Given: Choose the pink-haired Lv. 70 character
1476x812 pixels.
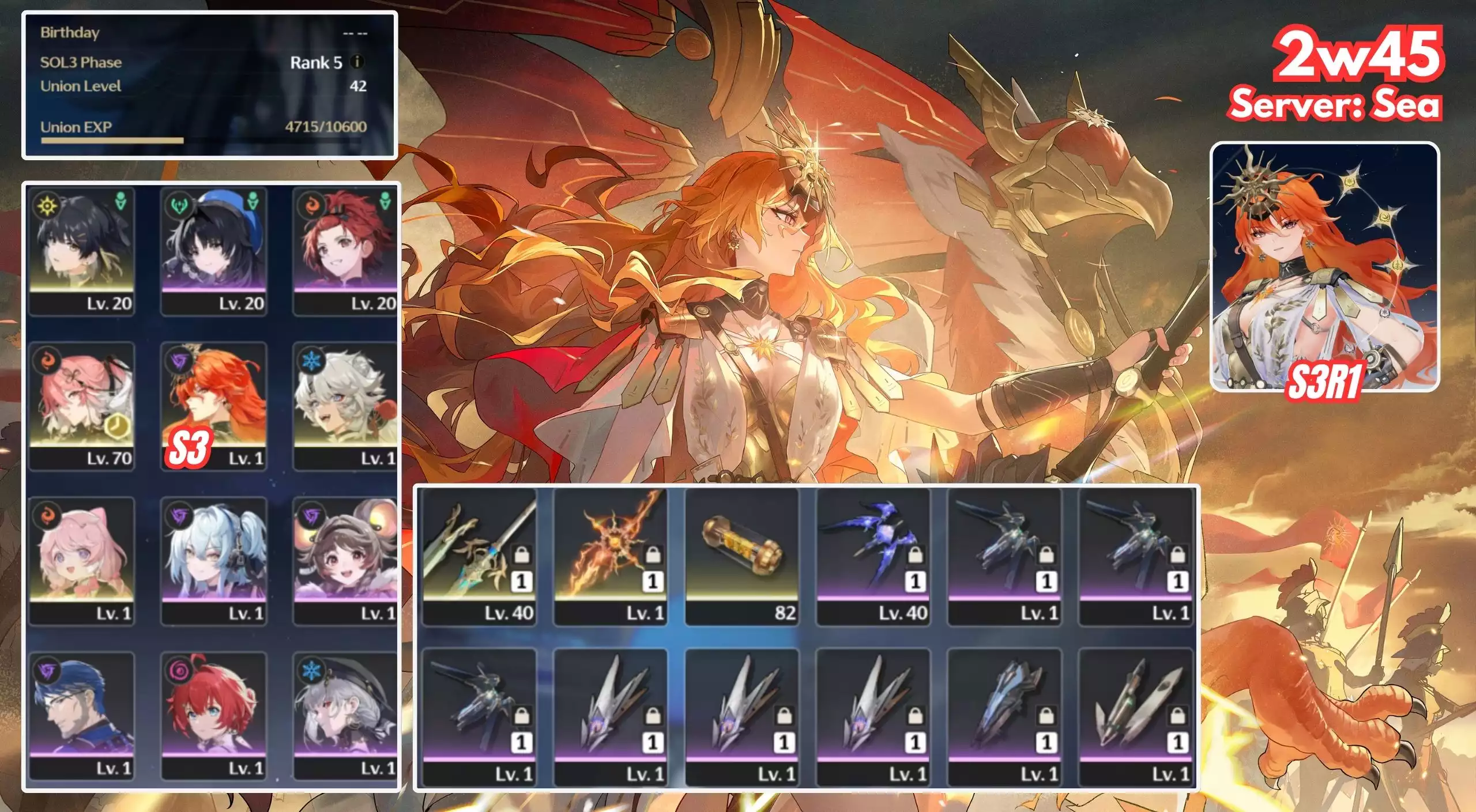Looking at the screenshot, I should pos(82,406).
